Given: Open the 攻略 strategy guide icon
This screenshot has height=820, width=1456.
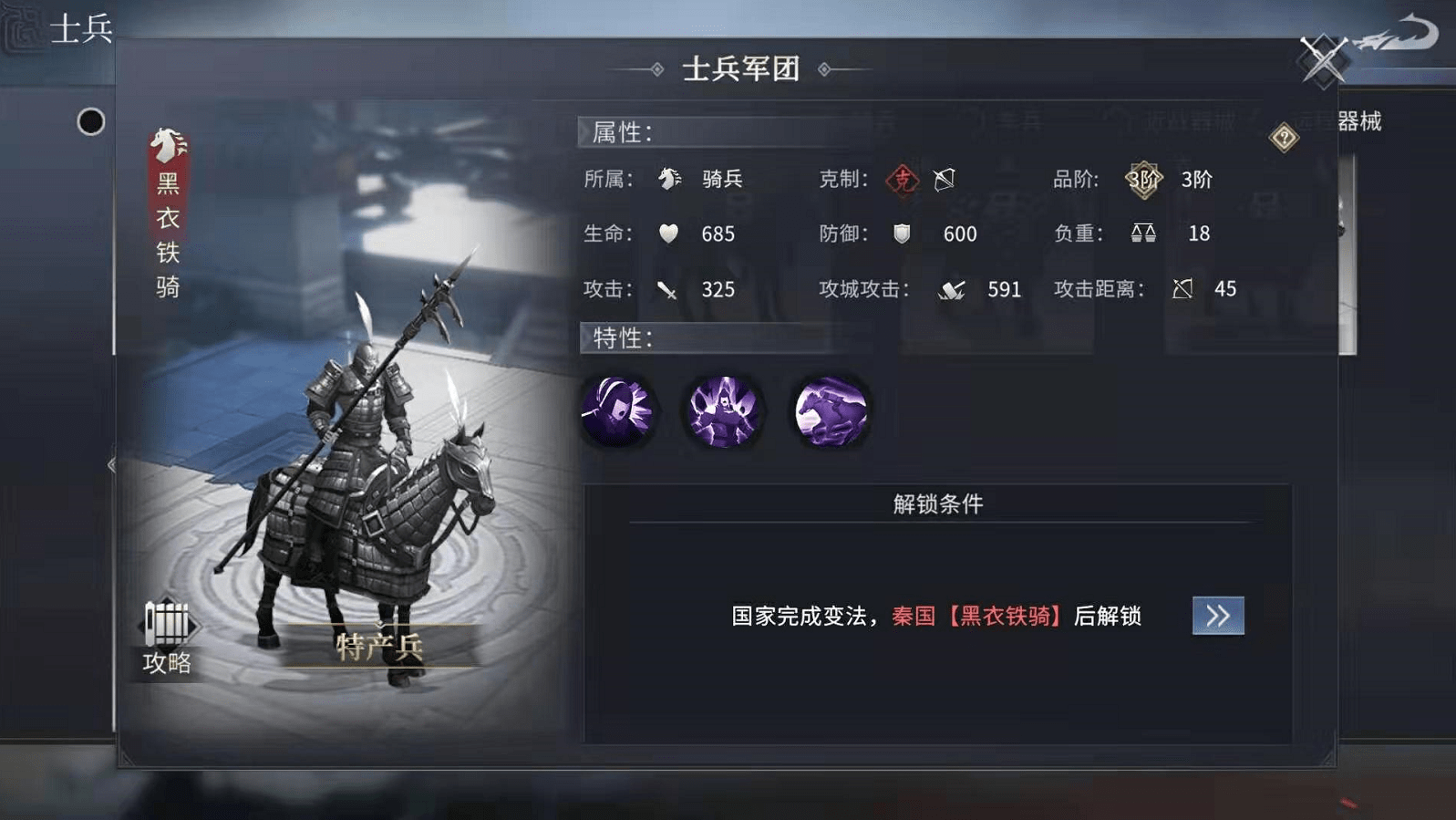Looking at the screenshot, I should (x=167, y=631).
